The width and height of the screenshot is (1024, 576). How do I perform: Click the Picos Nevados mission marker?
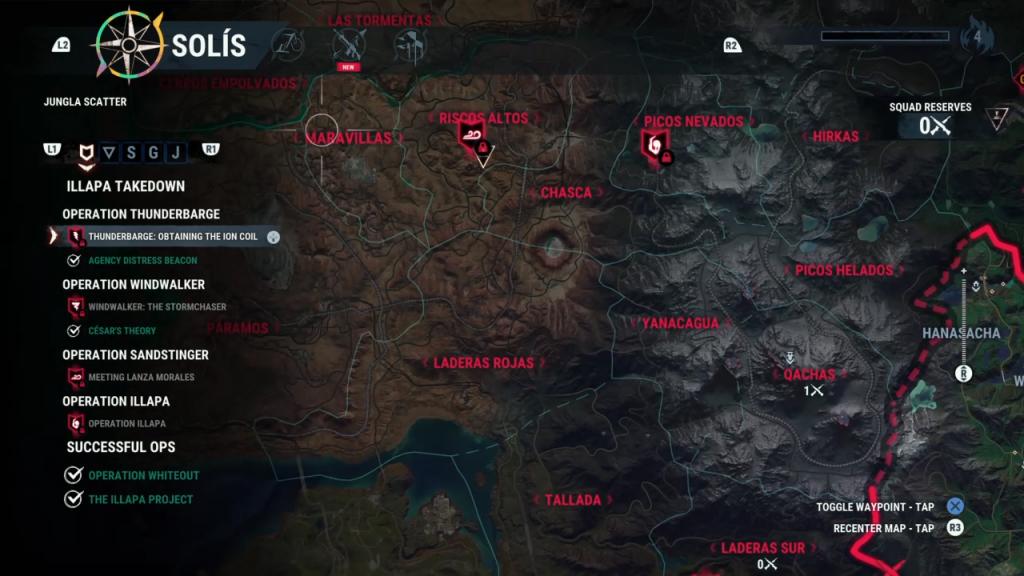(x=654, y=146)
